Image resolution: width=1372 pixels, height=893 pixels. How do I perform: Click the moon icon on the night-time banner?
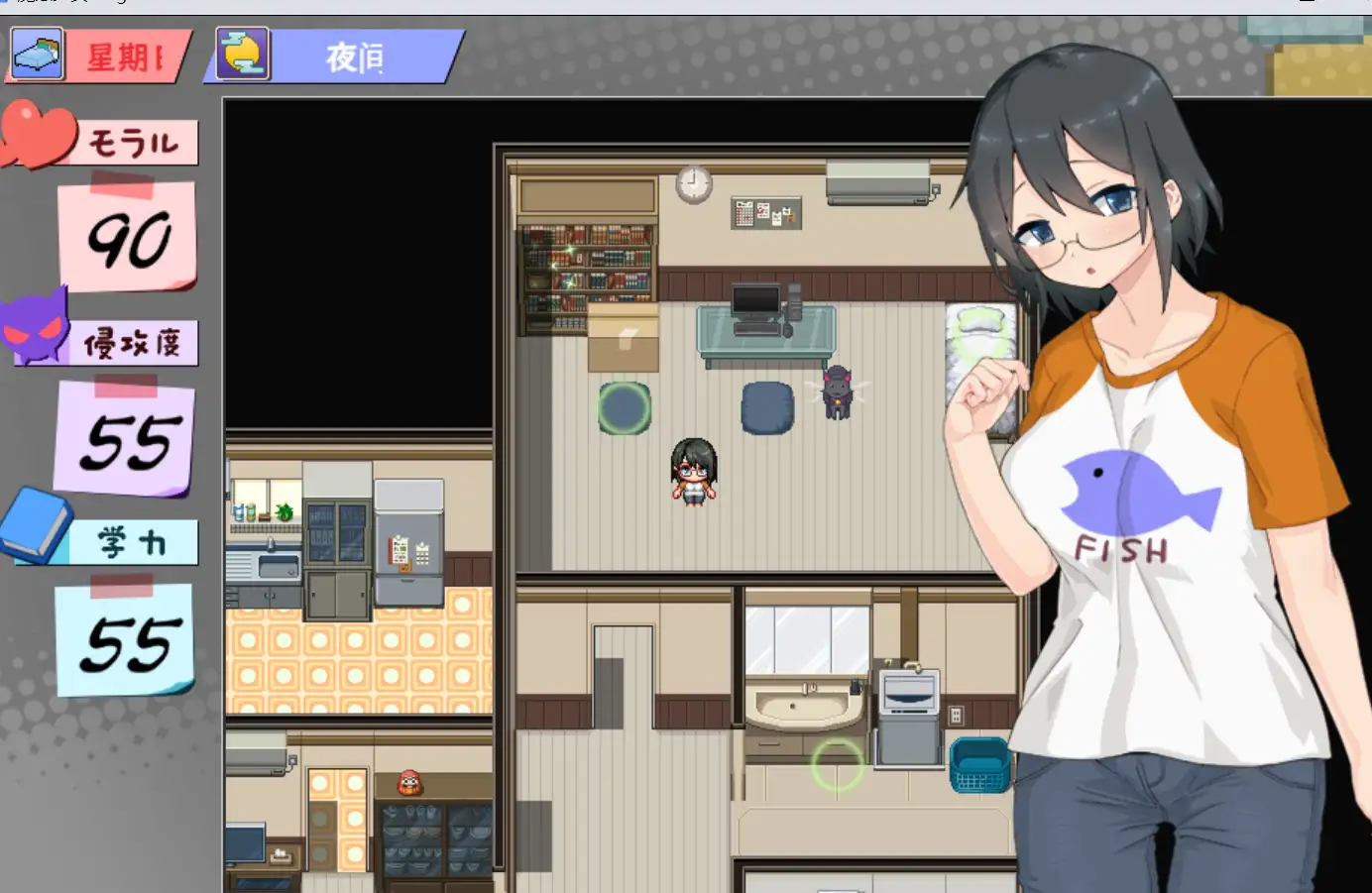[241, 55]
